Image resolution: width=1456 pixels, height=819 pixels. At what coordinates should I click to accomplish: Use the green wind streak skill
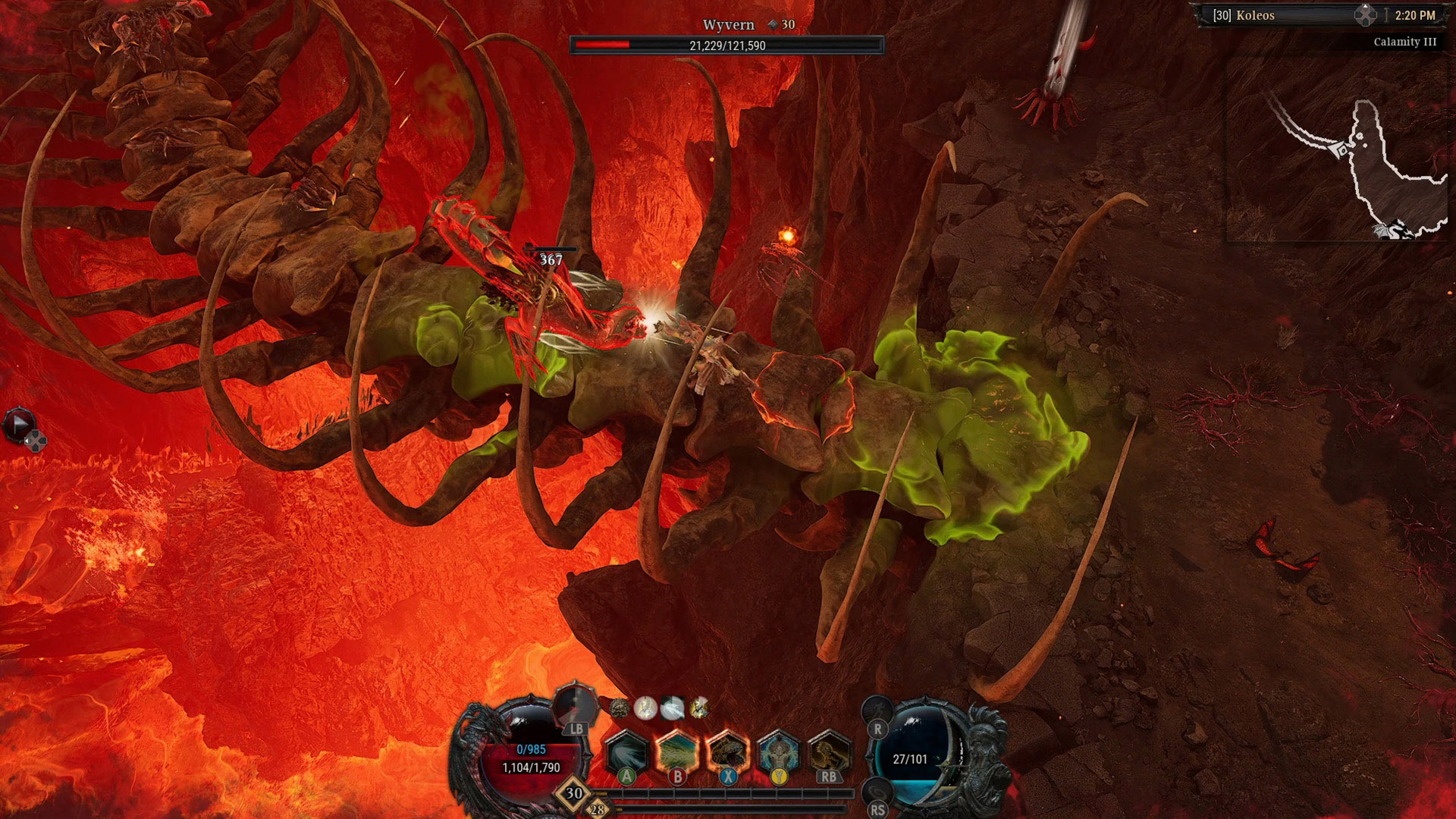(677, 753)
